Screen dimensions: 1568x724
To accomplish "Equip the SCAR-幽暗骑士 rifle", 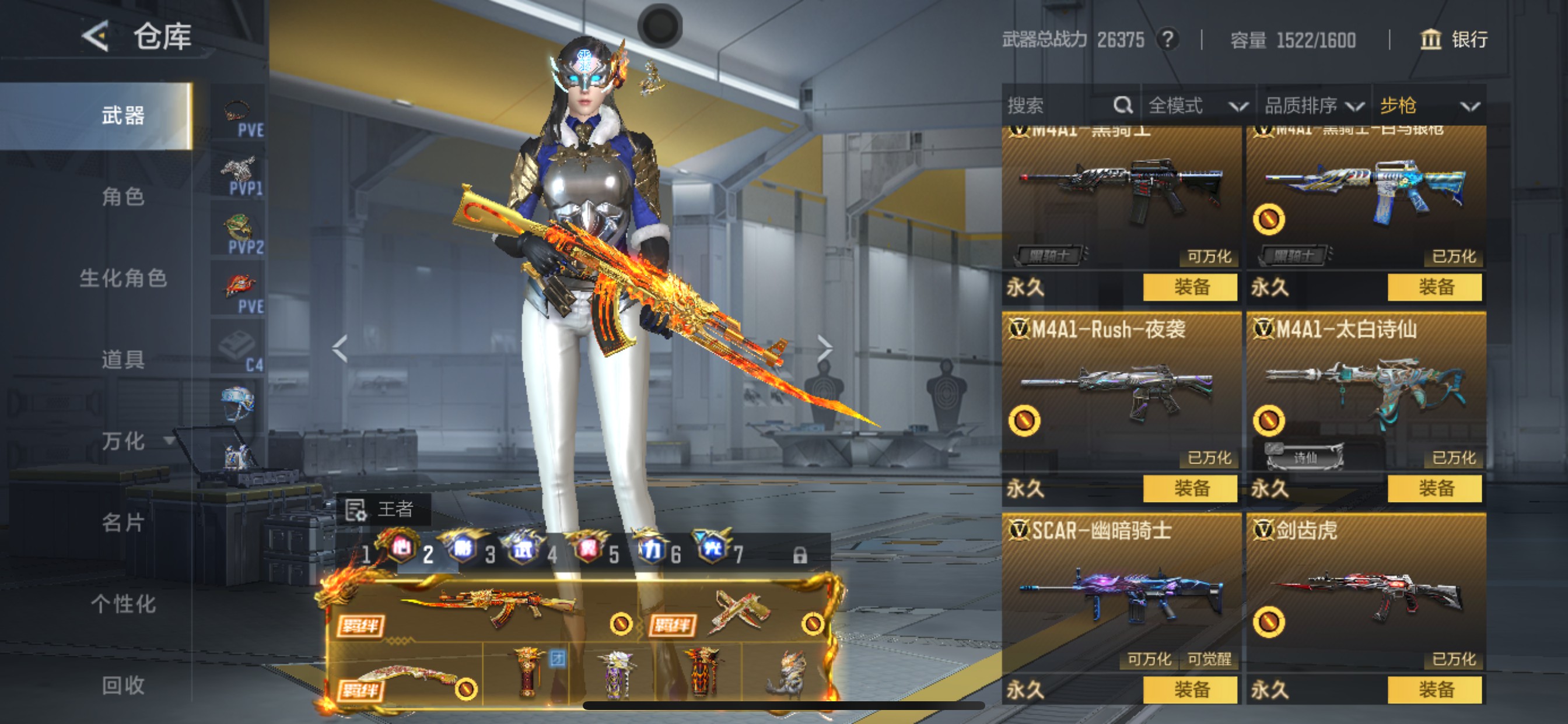I will (x=1189, y=690).
